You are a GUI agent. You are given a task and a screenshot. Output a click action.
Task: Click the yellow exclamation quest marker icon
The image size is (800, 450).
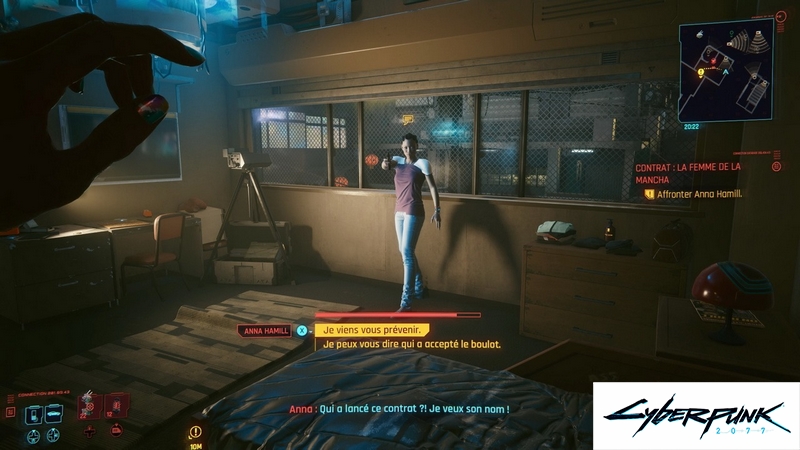click(x=194, y=431)
